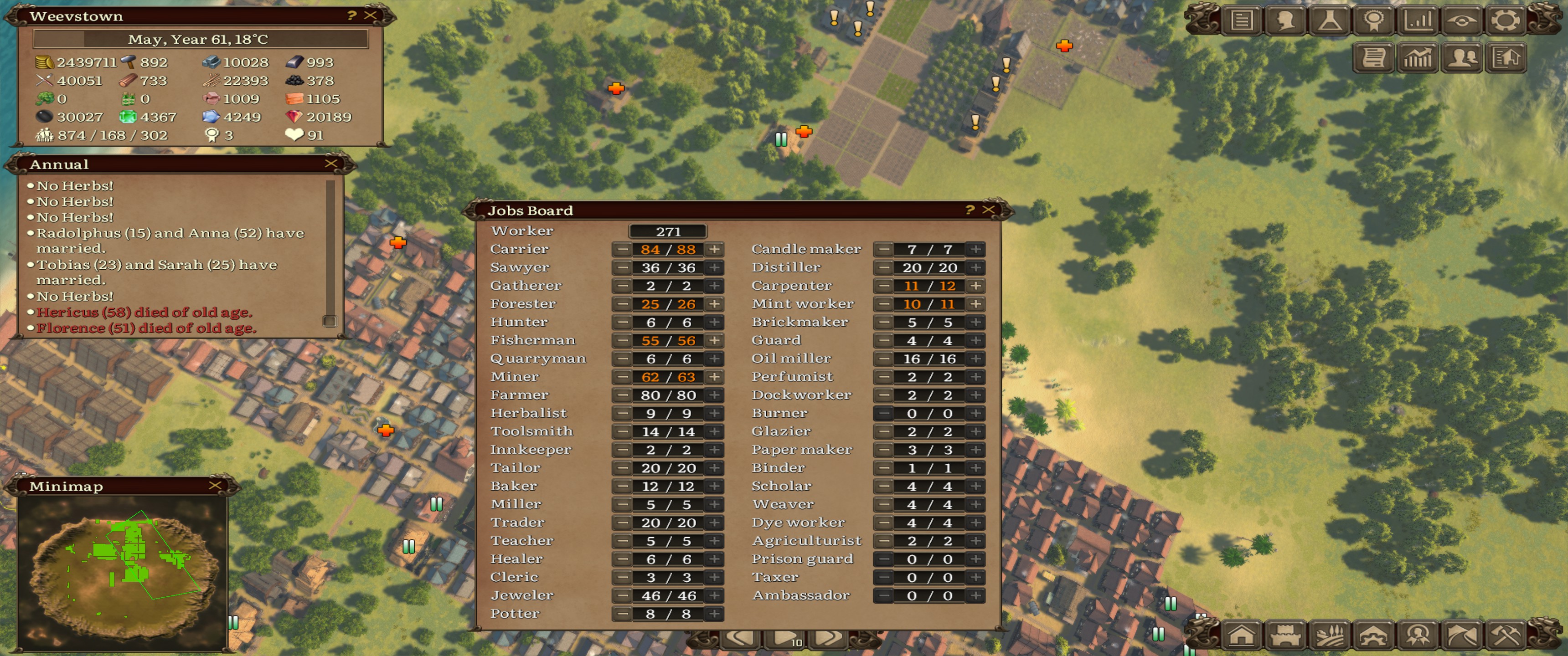Increase the Guard job count
The image size is (1568, 656).
[976, 341]
